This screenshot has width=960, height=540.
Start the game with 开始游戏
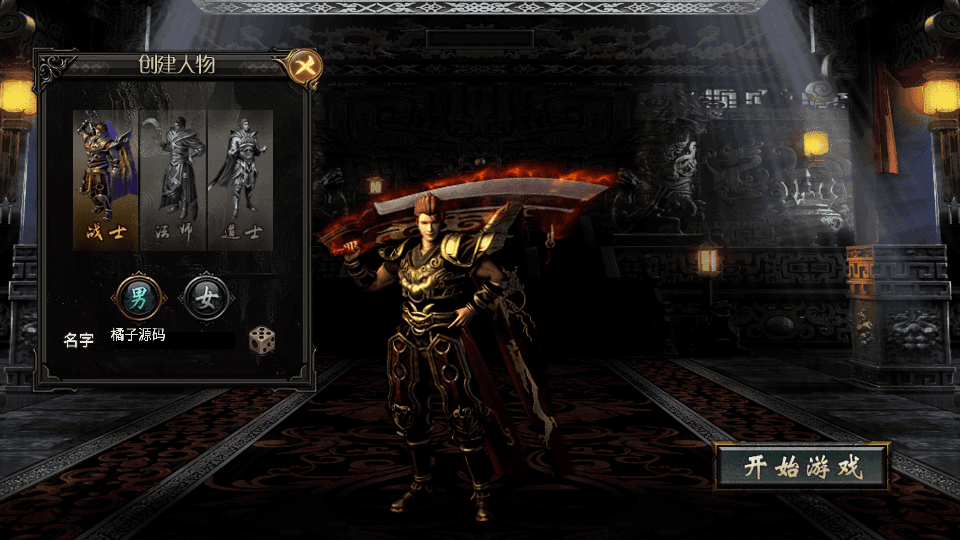[802, 467]
